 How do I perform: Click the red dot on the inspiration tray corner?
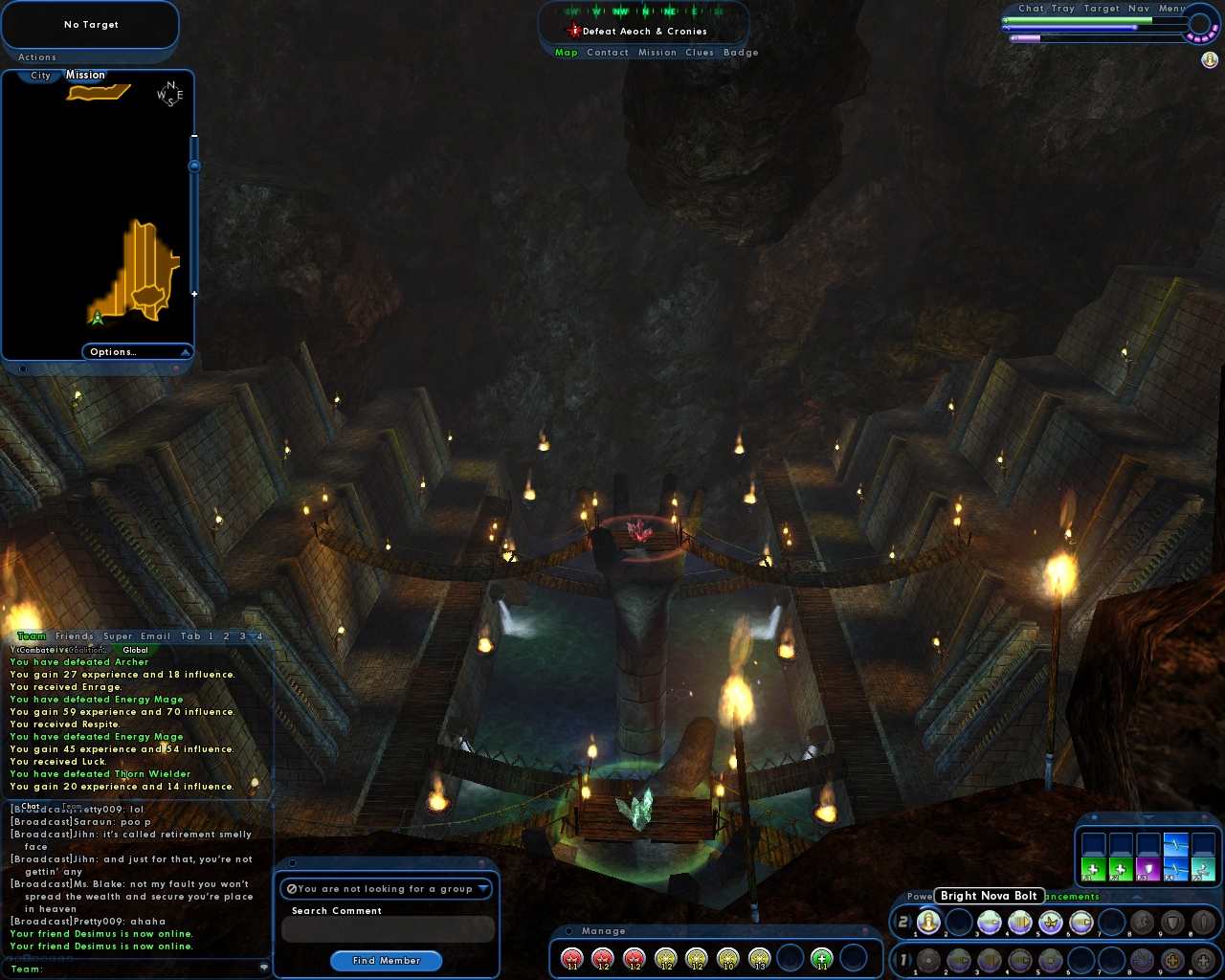coord(1204,817)
